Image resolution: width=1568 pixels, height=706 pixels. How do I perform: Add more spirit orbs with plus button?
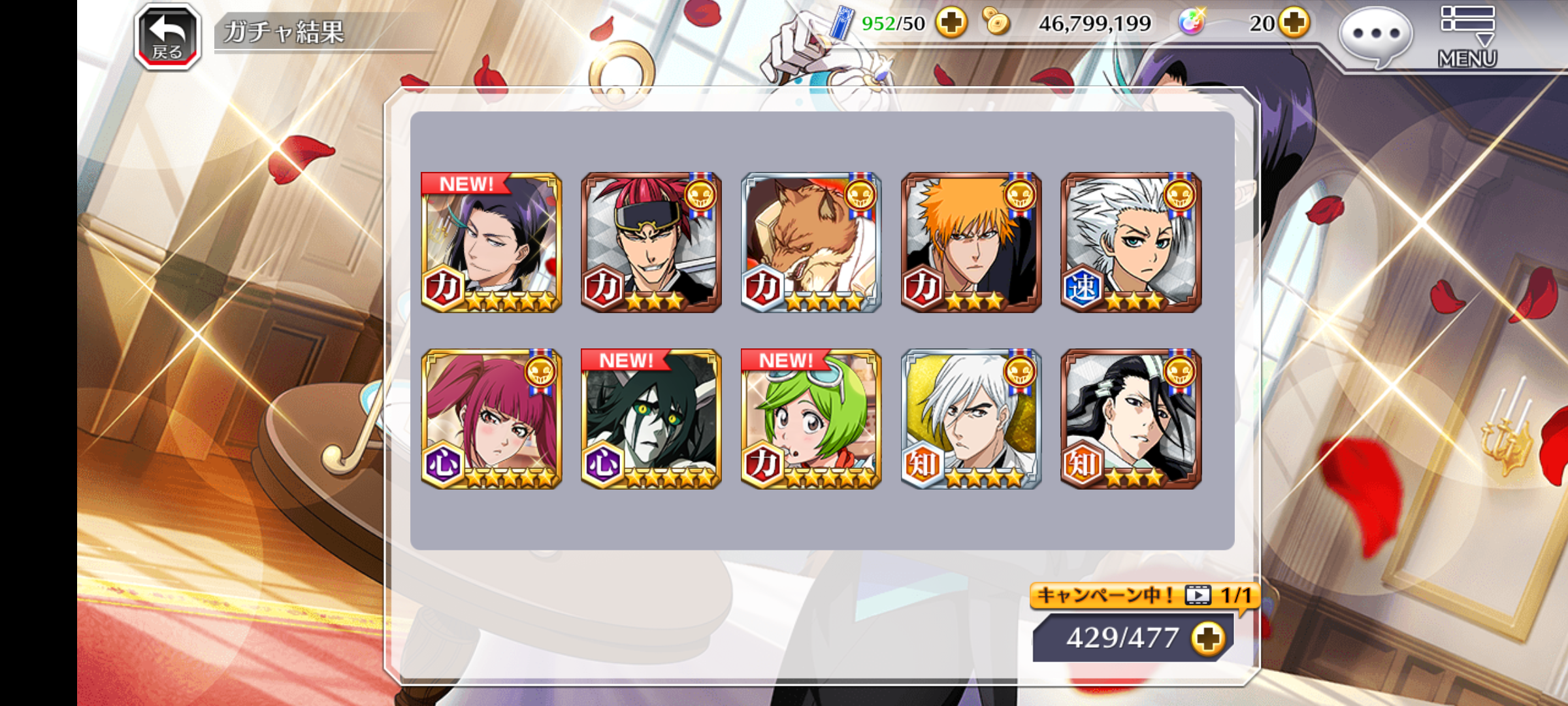pos(1294,24)
